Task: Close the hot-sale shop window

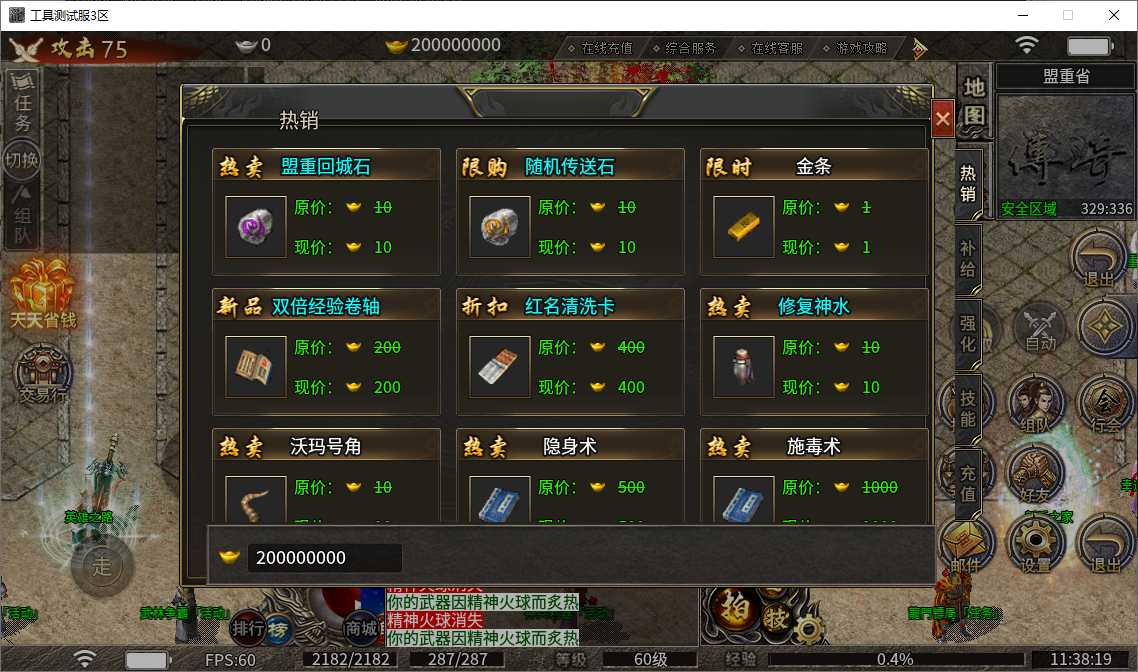Action: coord(942,119)
